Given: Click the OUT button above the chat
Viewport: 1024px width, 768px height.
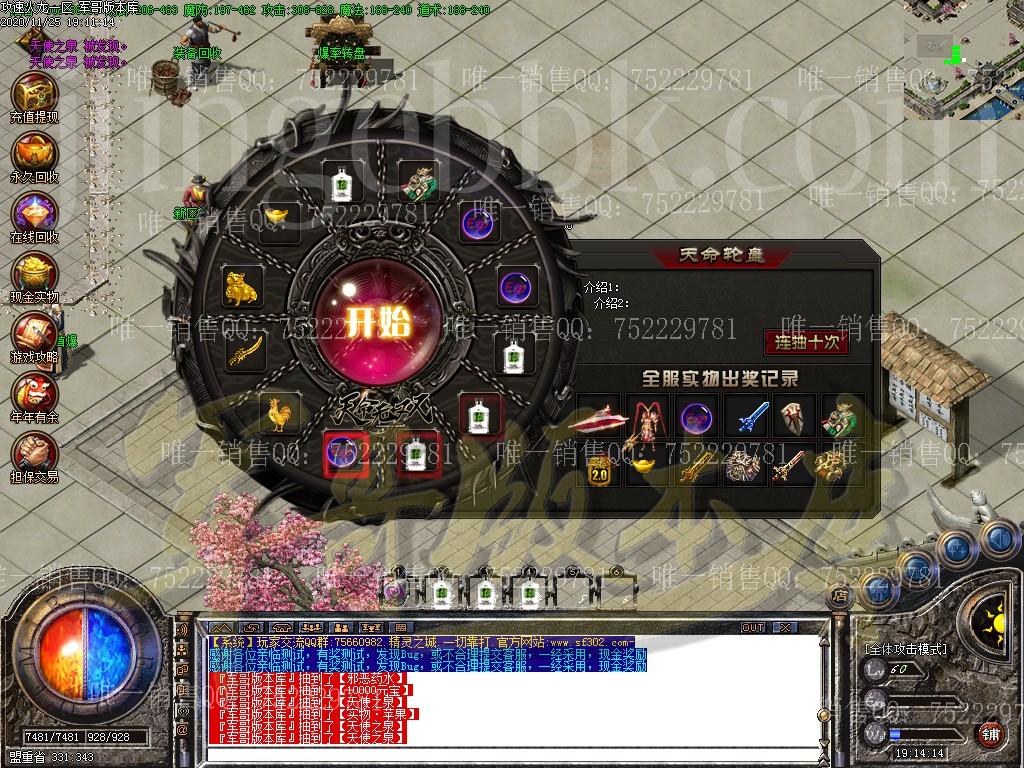Looking at the screenshot, I should click(752, 627).
